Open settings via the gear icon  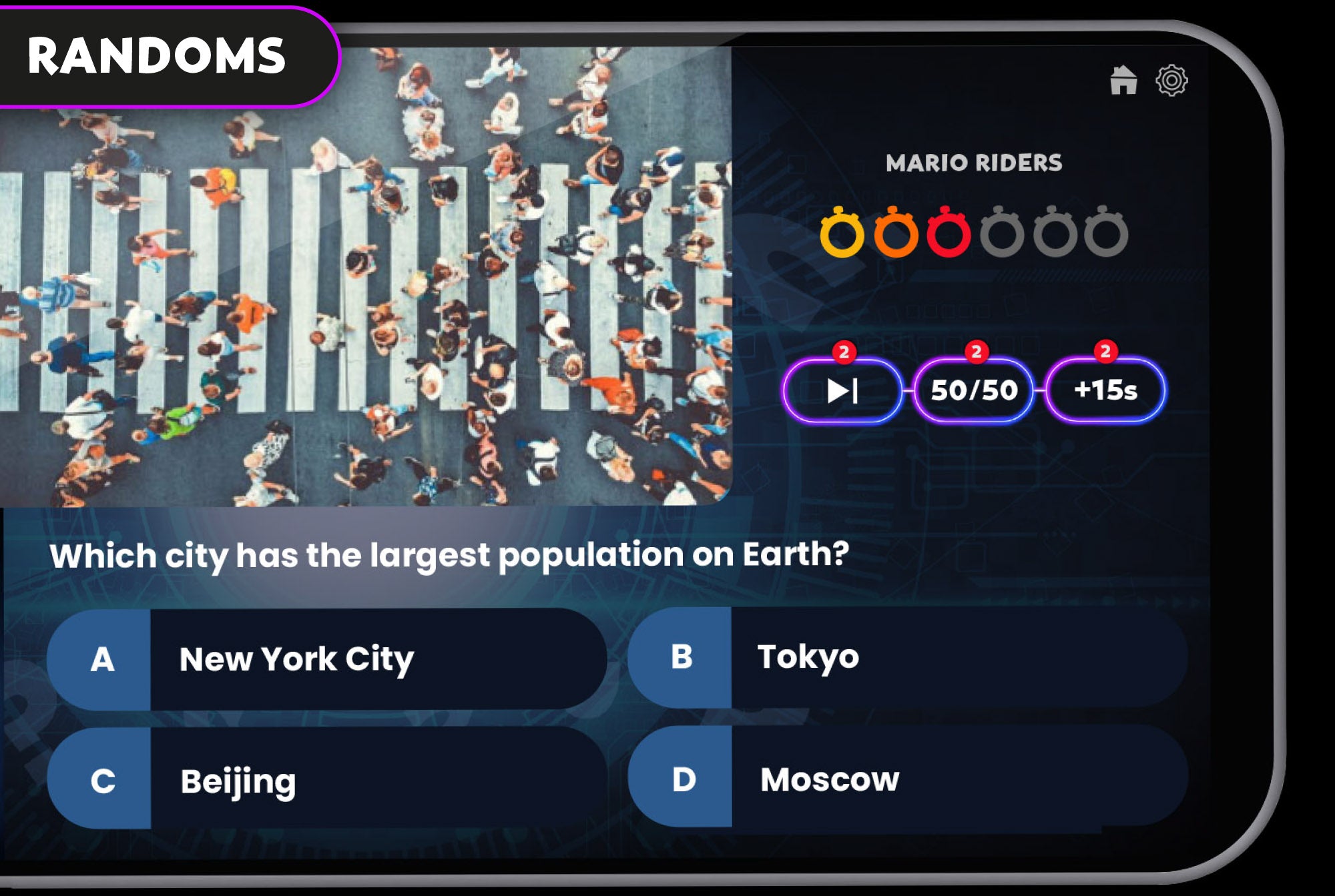coord(1171,81)
